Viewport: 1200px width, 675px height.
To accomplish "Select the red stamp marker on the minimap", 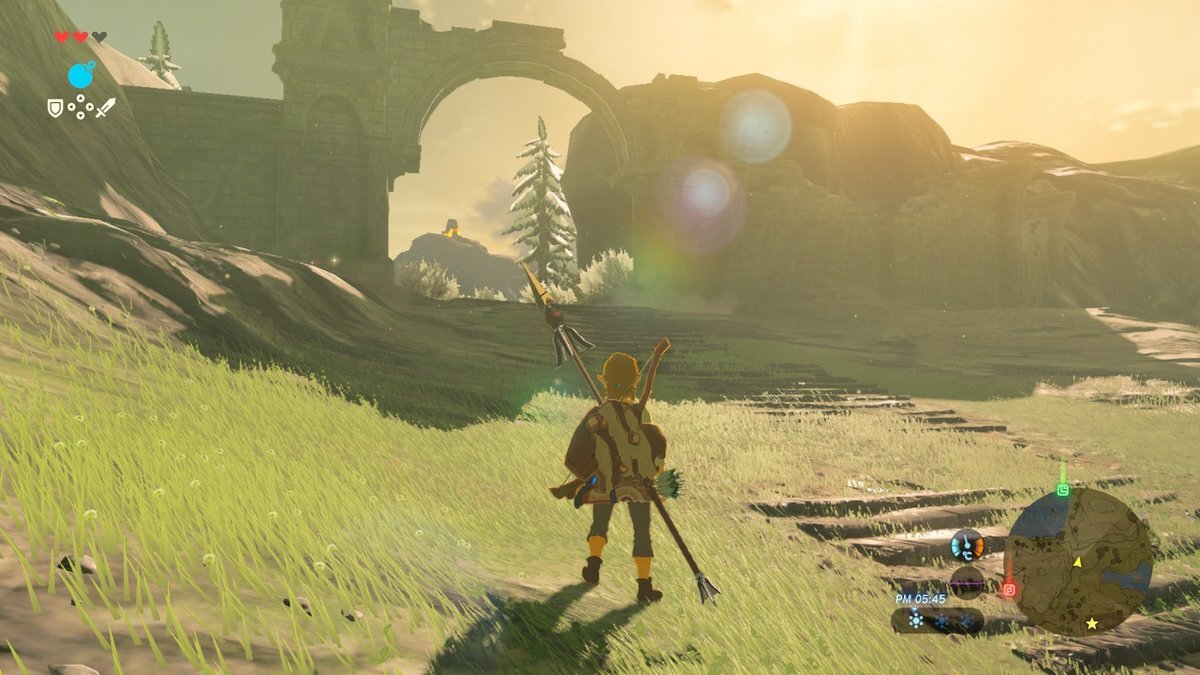I will 1008,589.
